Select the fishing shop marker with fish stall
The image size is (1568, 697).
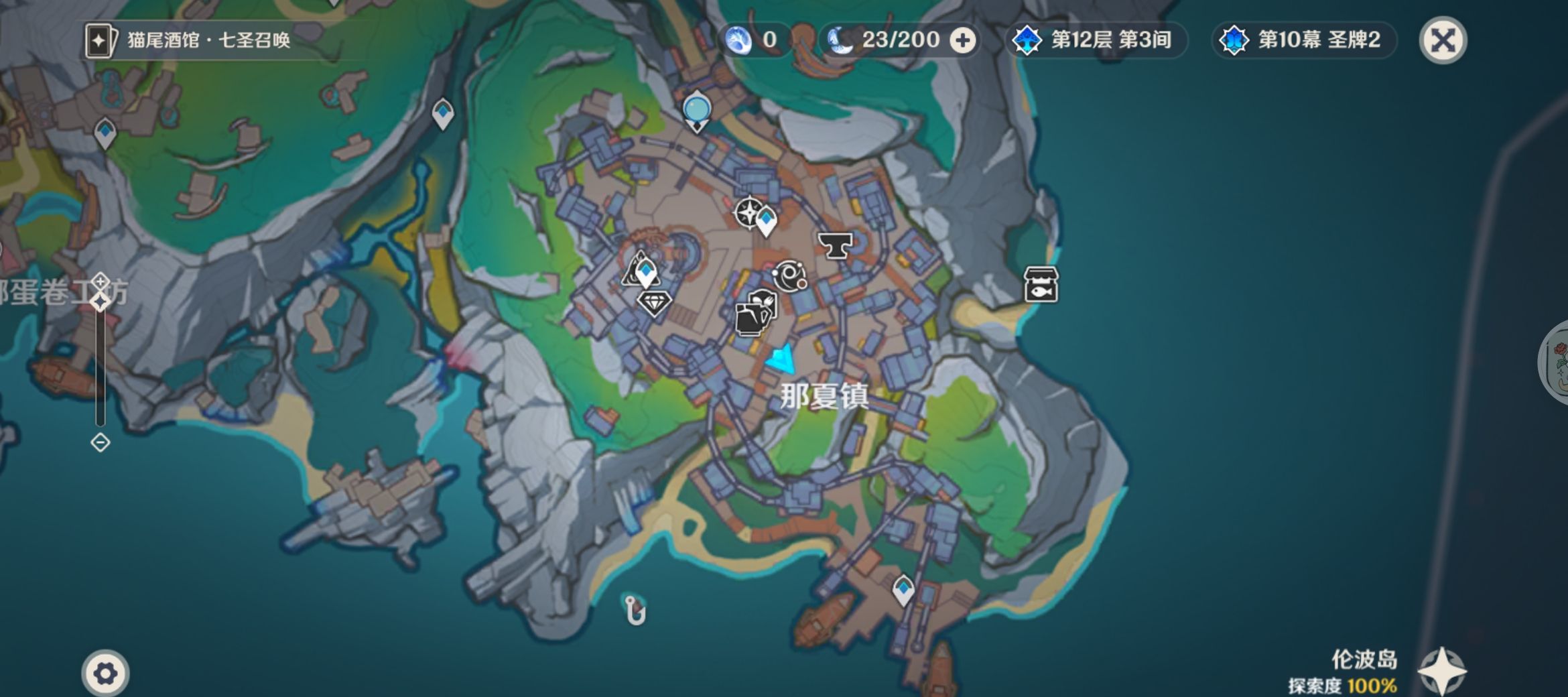coord(1041,285)
